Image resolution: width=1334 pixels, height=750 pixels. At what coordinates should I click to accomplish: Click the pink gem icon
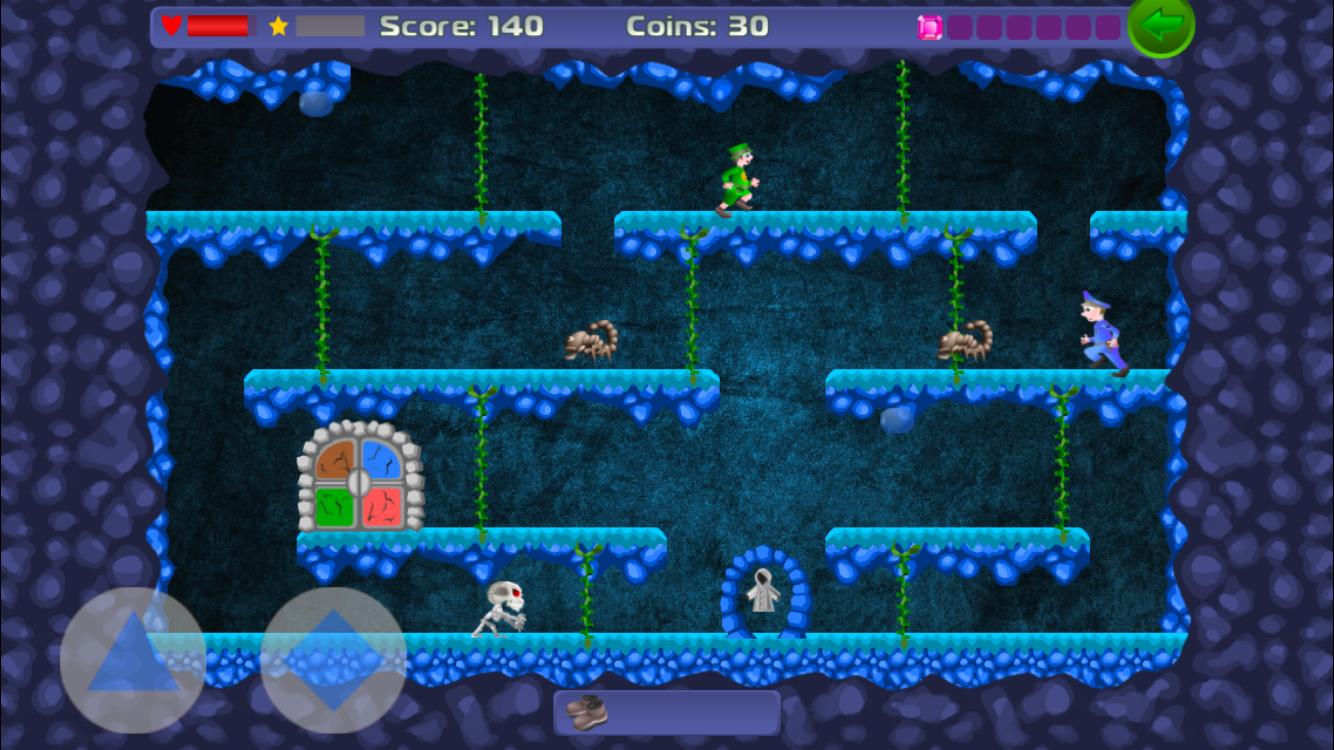[x=928, y=26]
